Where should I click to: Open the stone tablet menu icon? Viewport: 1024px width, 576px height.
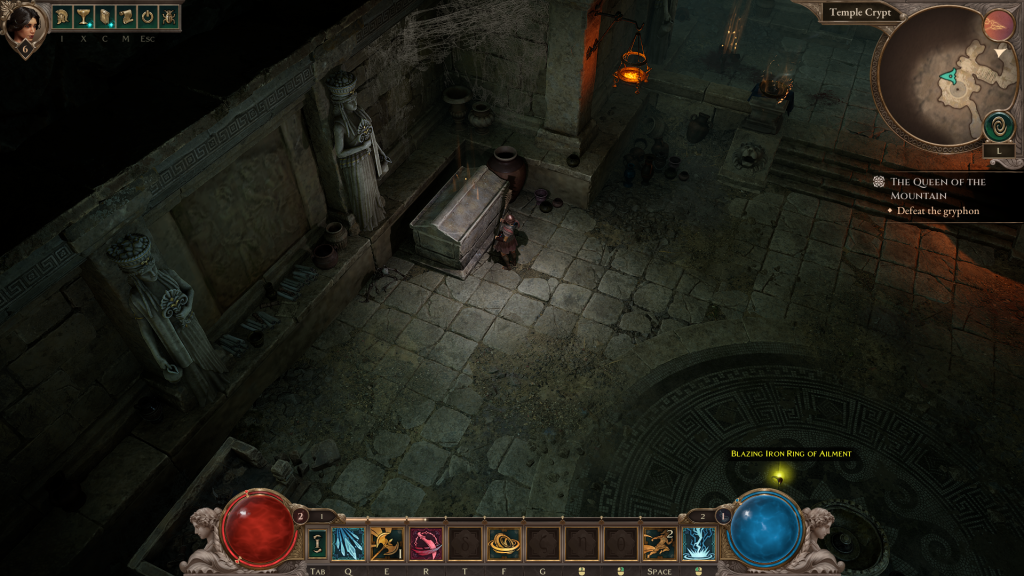tap(104, 17)
